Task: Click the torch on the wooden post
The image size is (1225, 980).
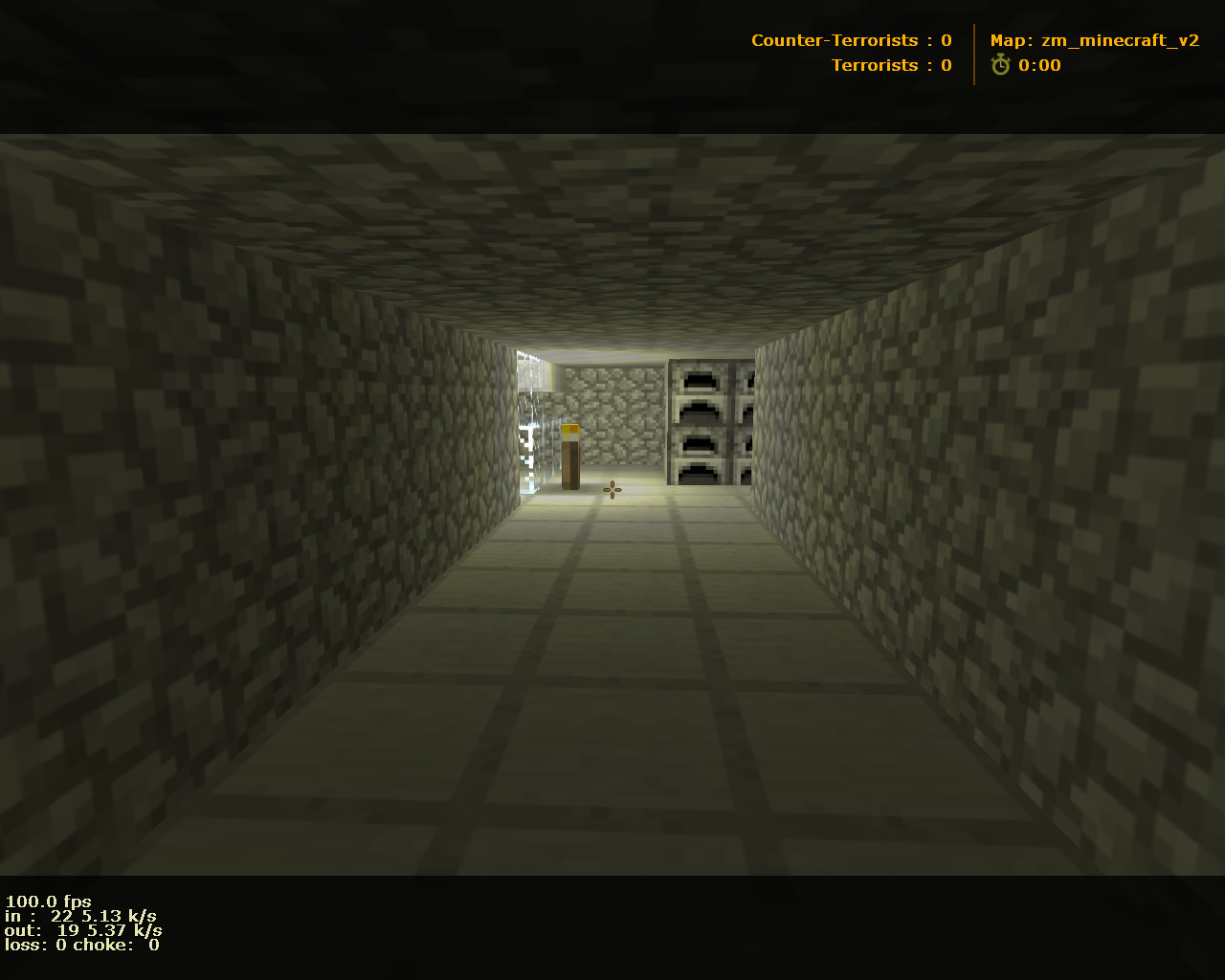Action: click(572, 430)
